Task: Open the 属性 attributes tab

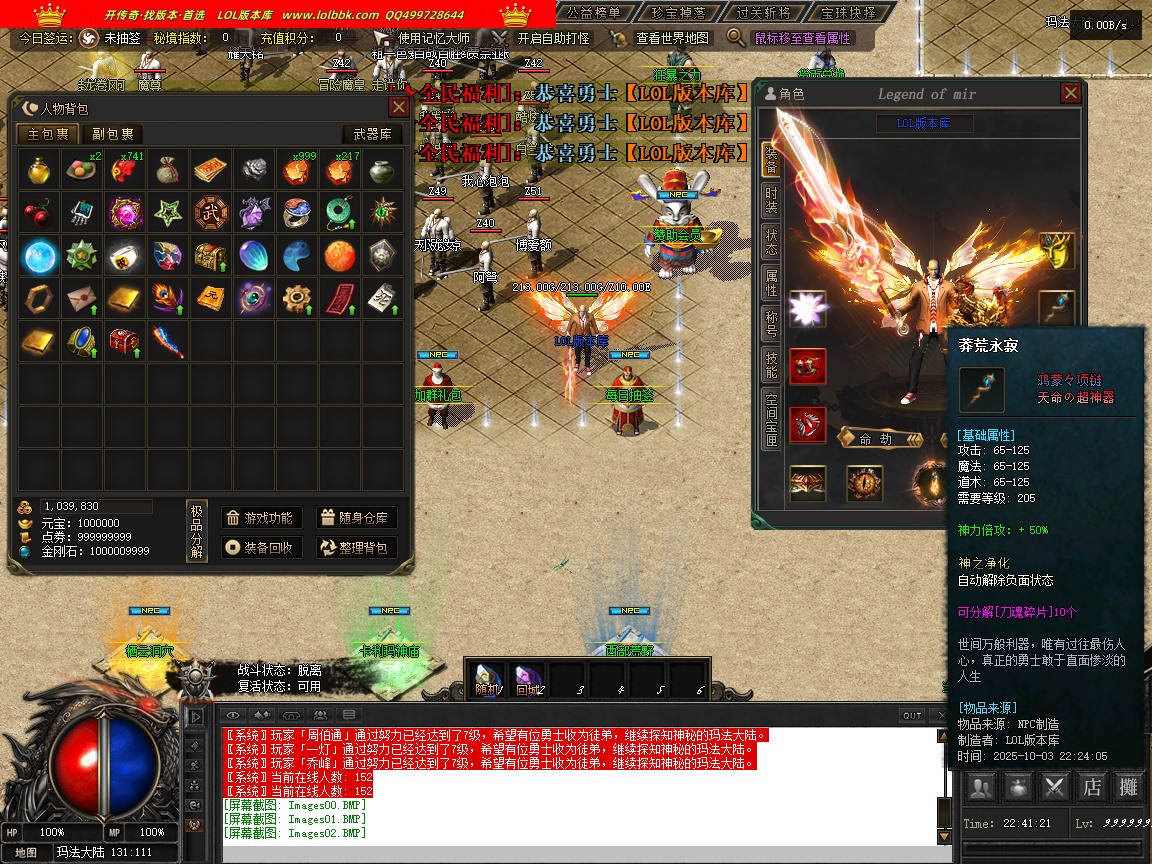Action: (x=771, y=283)
